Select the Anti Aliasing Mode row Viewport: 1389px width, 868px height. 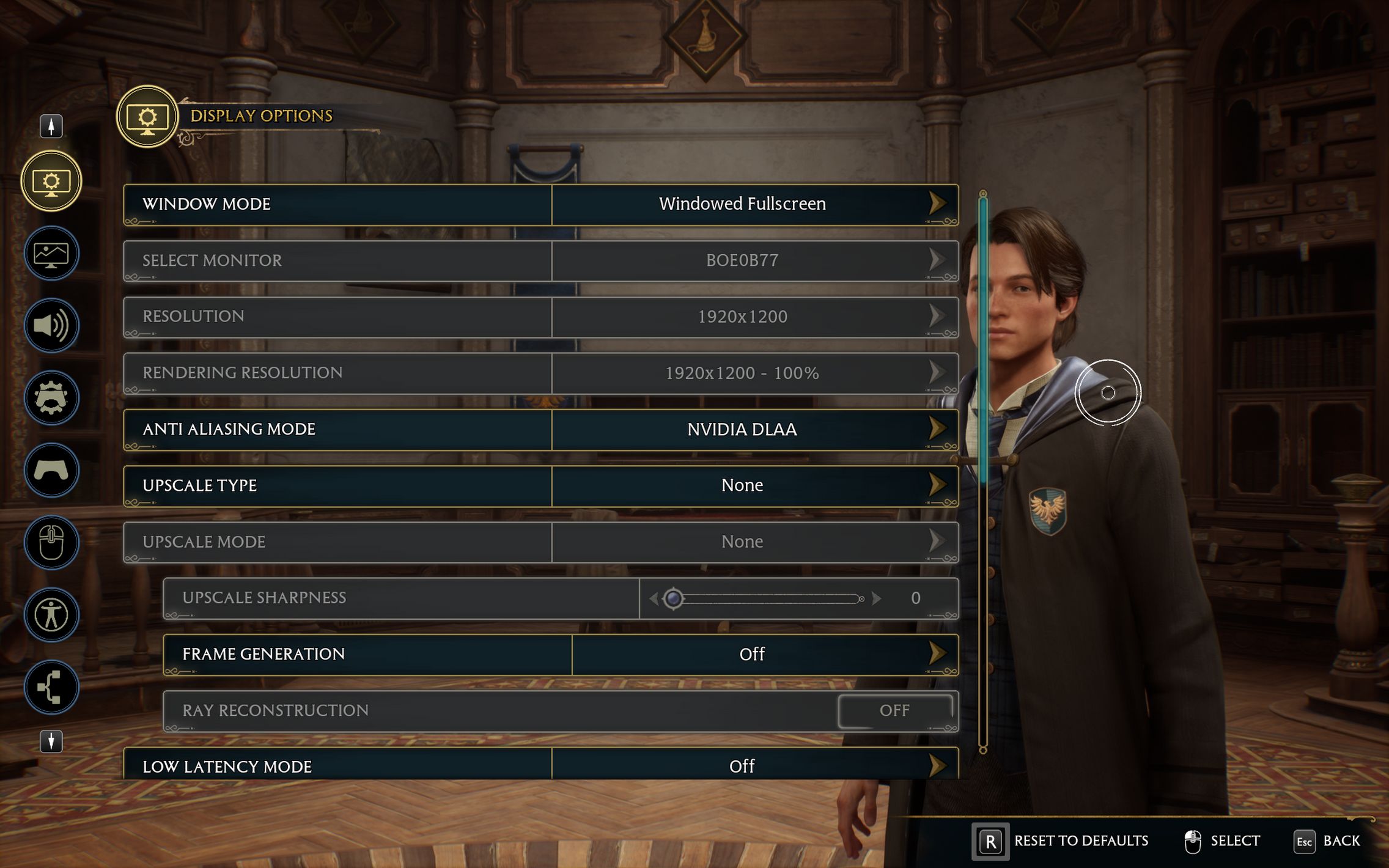coord(540,430)
